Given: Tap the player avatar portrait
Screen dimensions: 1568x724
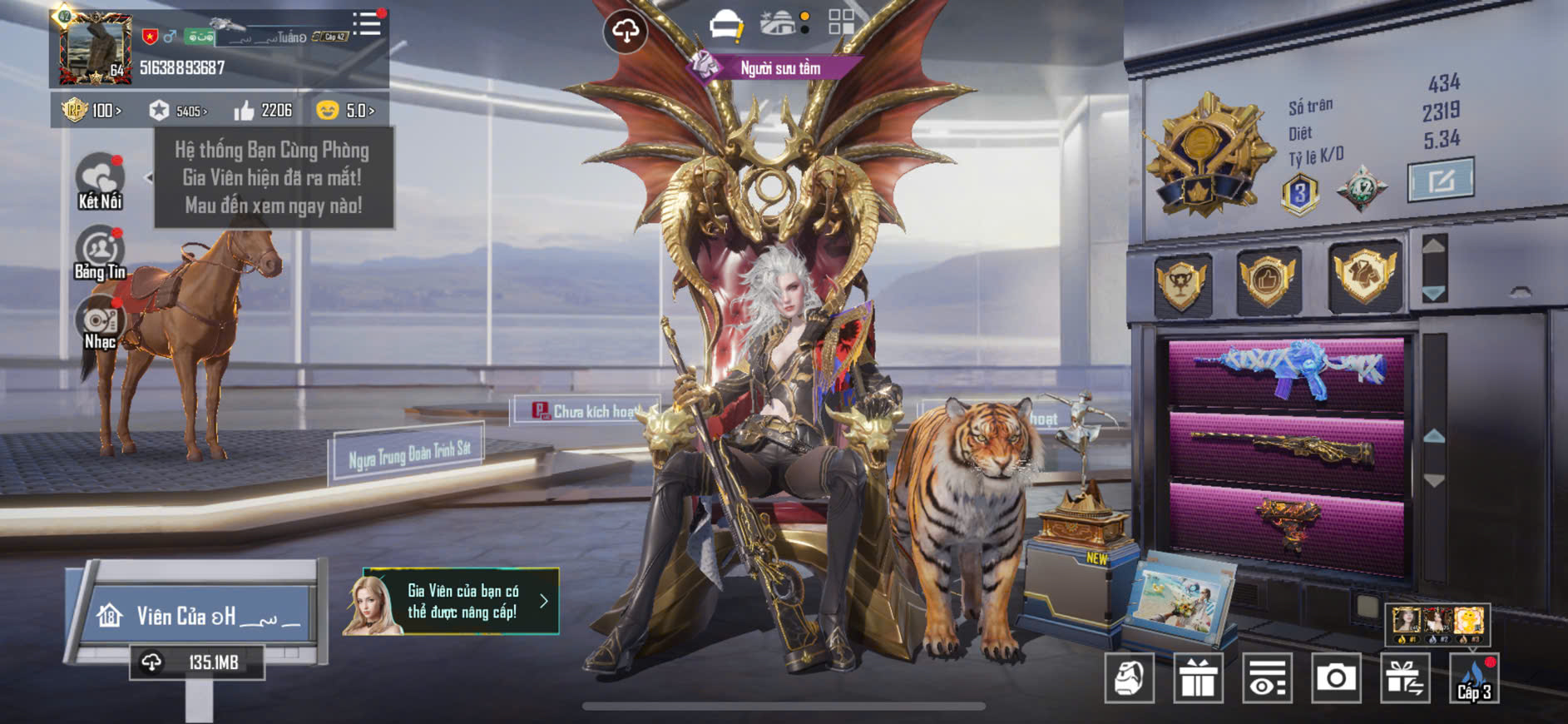Looking at the screenshot, I should 95,49.
